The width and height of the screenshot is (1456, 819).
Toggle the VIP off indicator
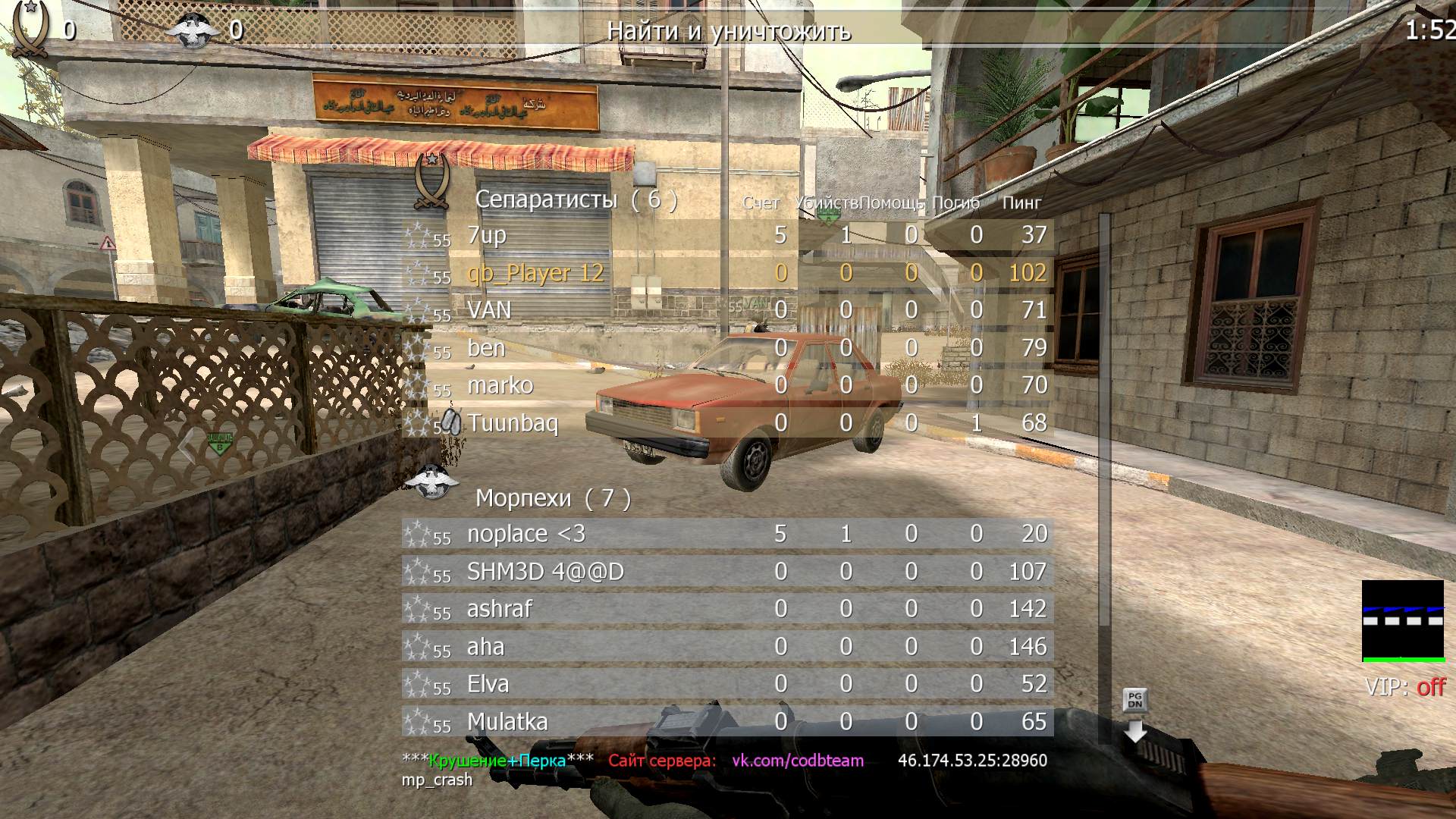[x=1404, y=687]
